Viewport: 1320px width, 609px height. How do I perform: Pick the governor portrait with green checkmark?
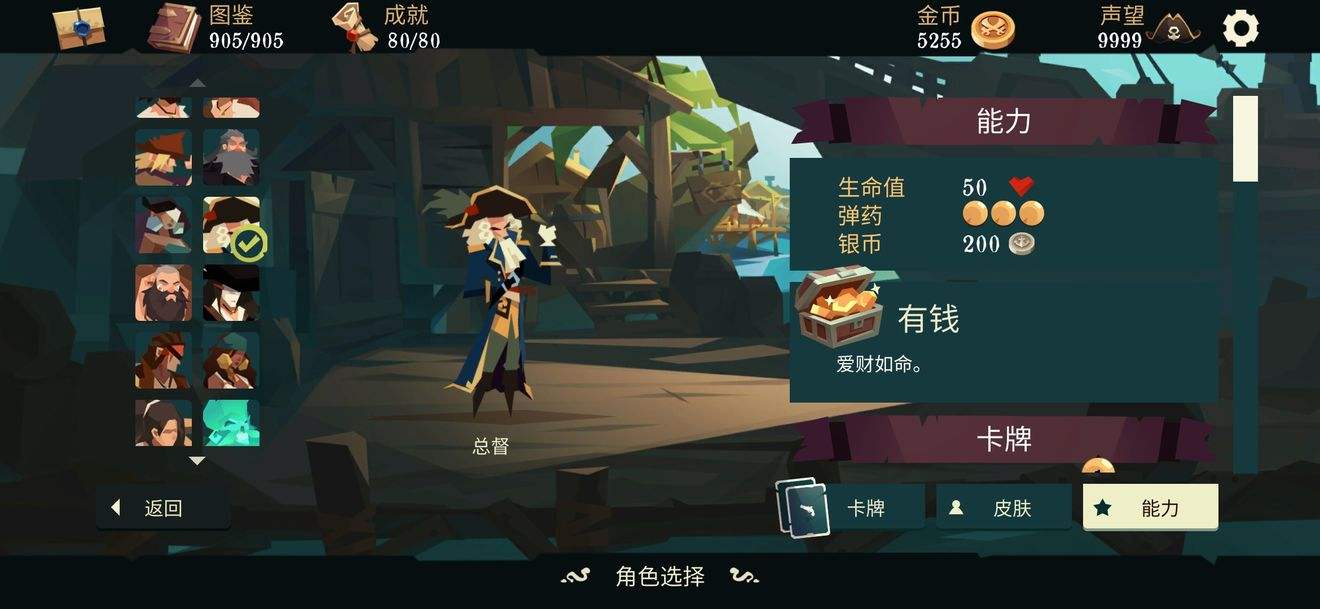point(231,225)
